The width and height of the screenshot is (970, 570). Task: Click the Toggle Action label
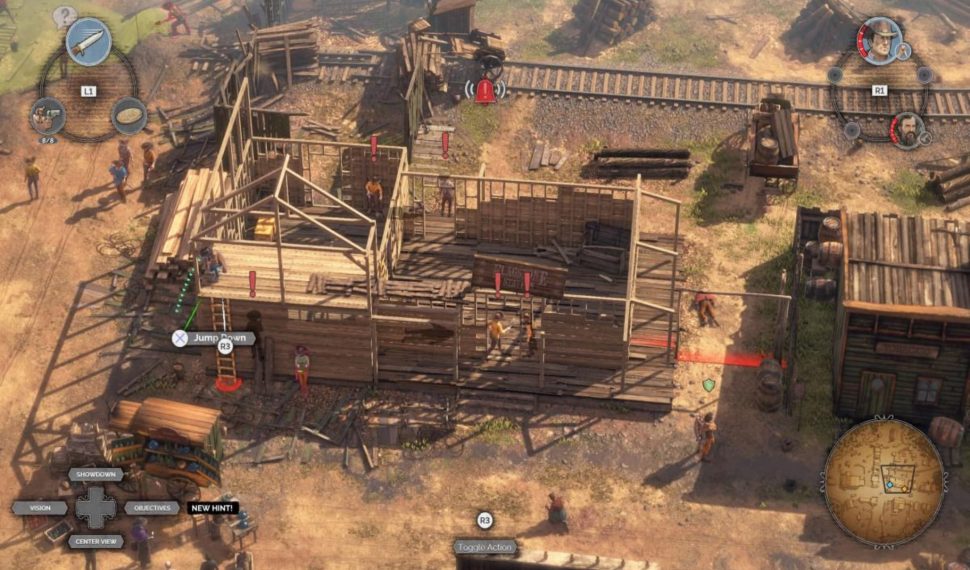485,547
